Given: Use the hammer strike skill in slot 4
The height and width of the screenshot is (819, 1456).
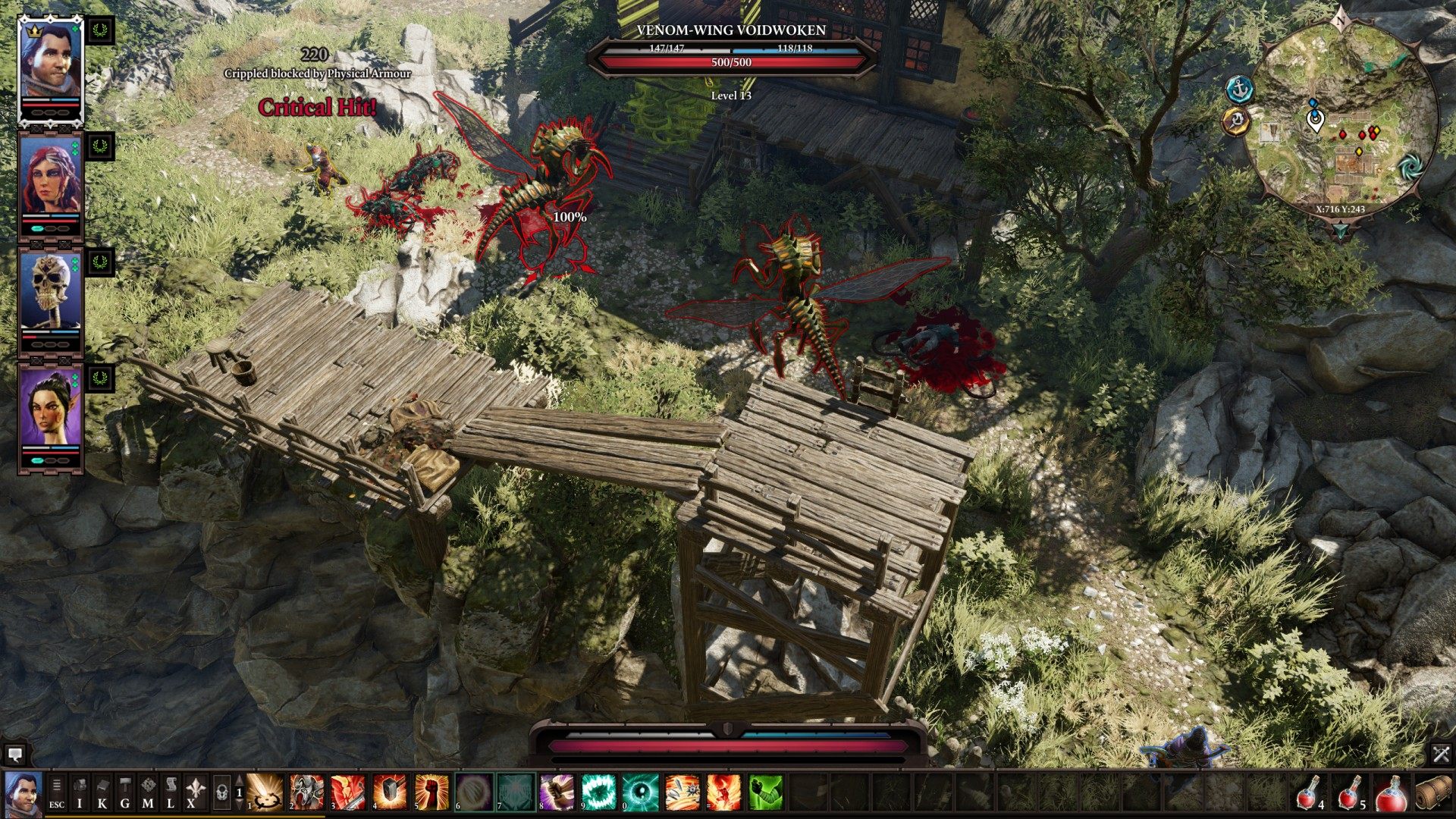Looking at the screenshot, I should [390, 792].
